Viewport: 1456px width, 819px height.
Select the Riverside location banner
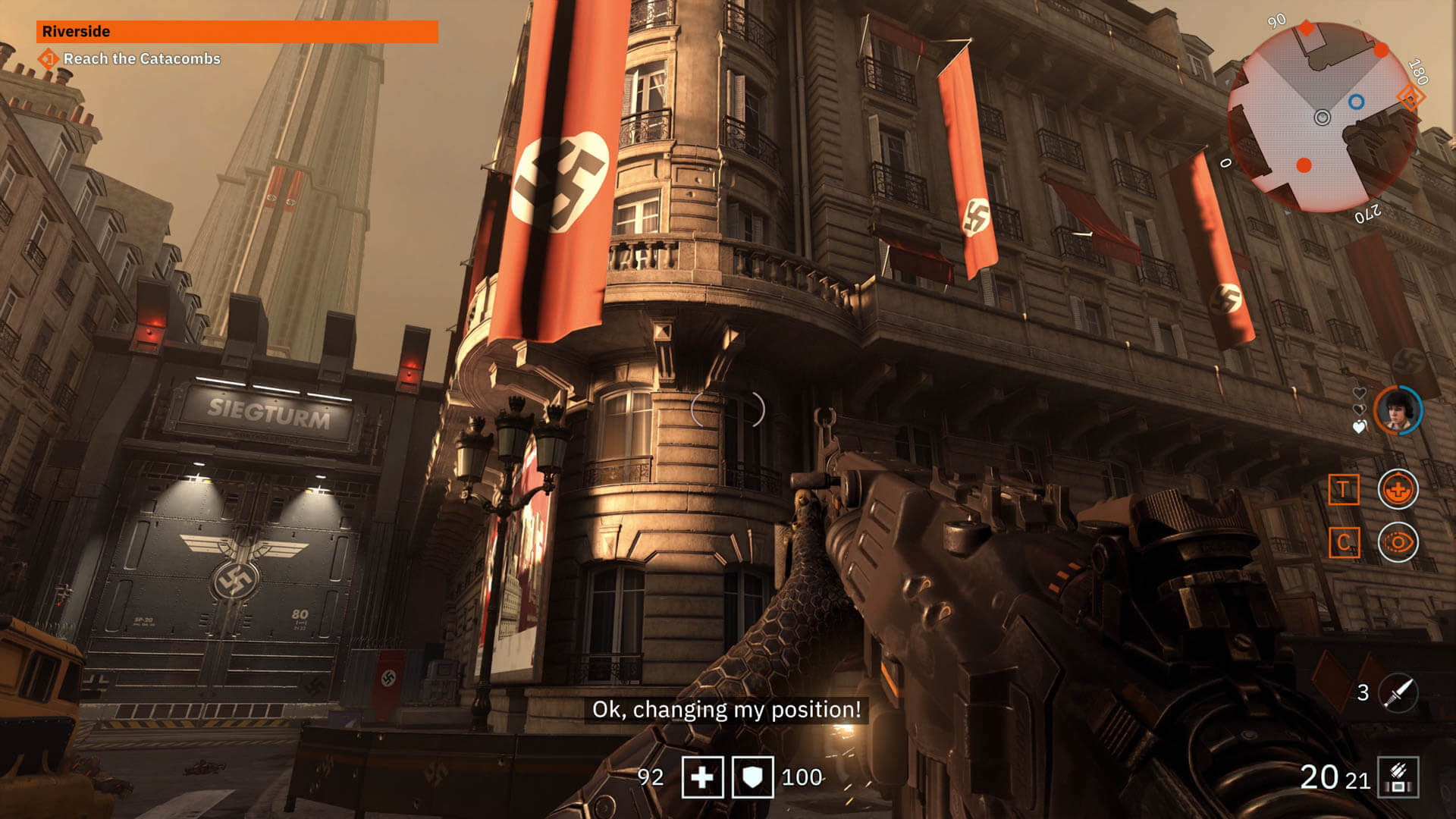click(x=237, y=31)
